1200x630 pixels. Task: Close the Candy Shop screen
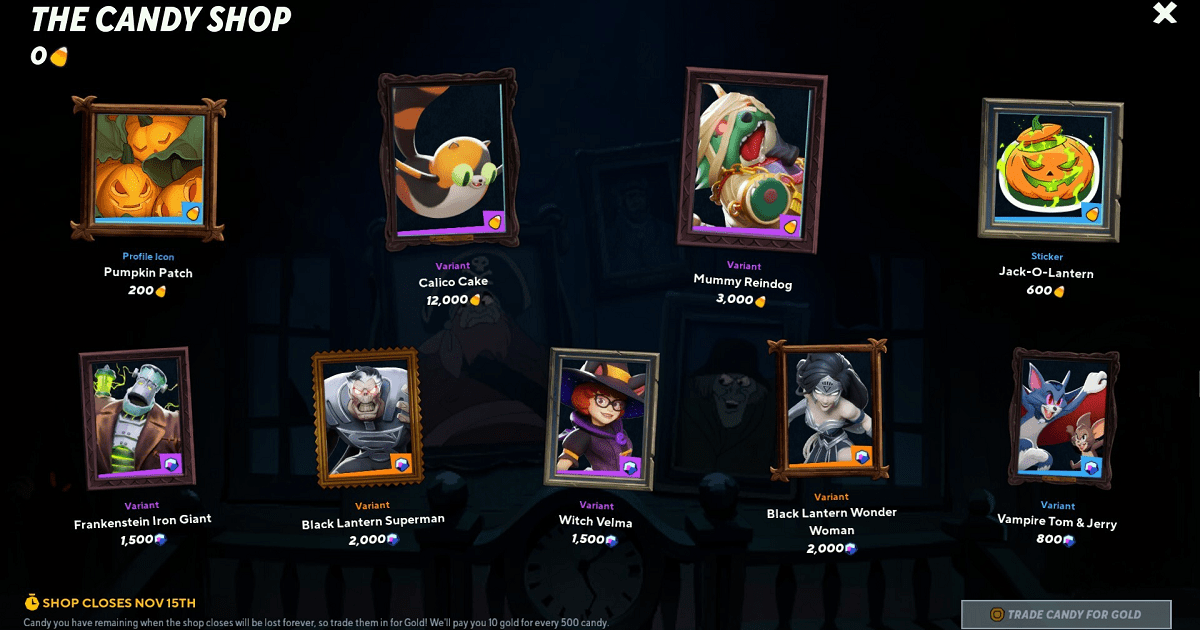(x=1165, y=14)
